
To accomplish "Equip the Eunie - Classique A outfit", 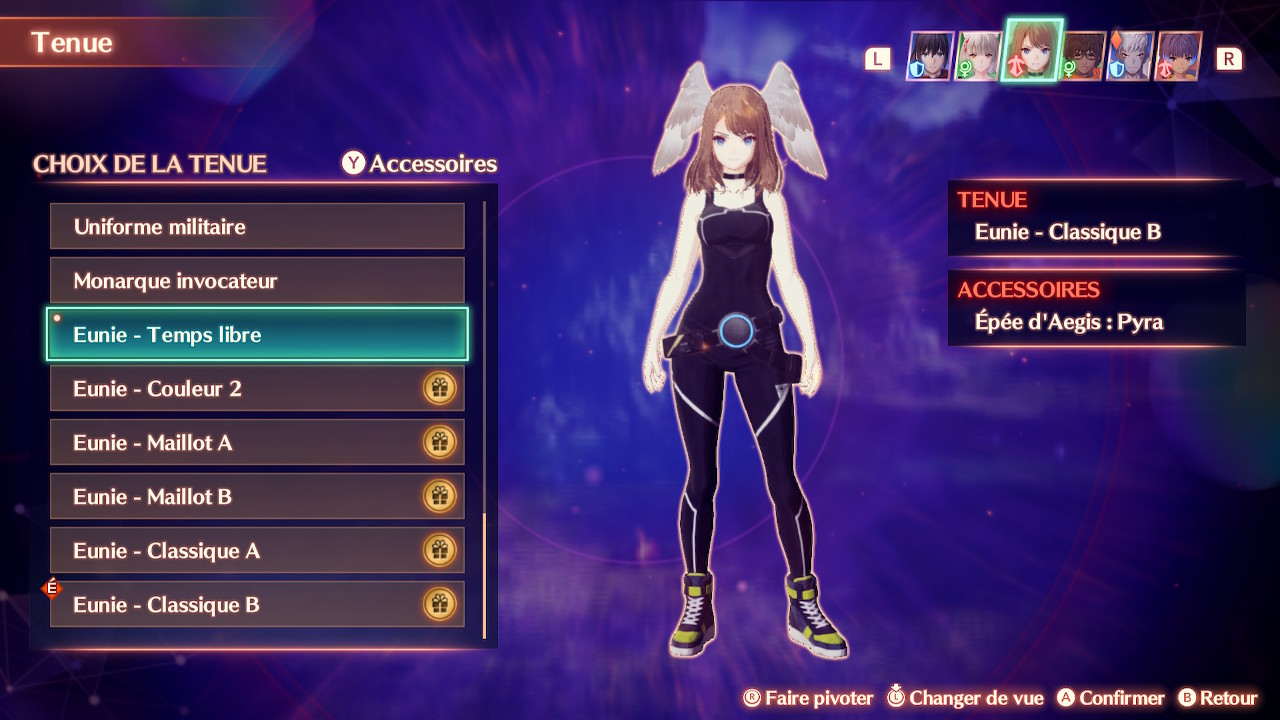I will [257, 551].
